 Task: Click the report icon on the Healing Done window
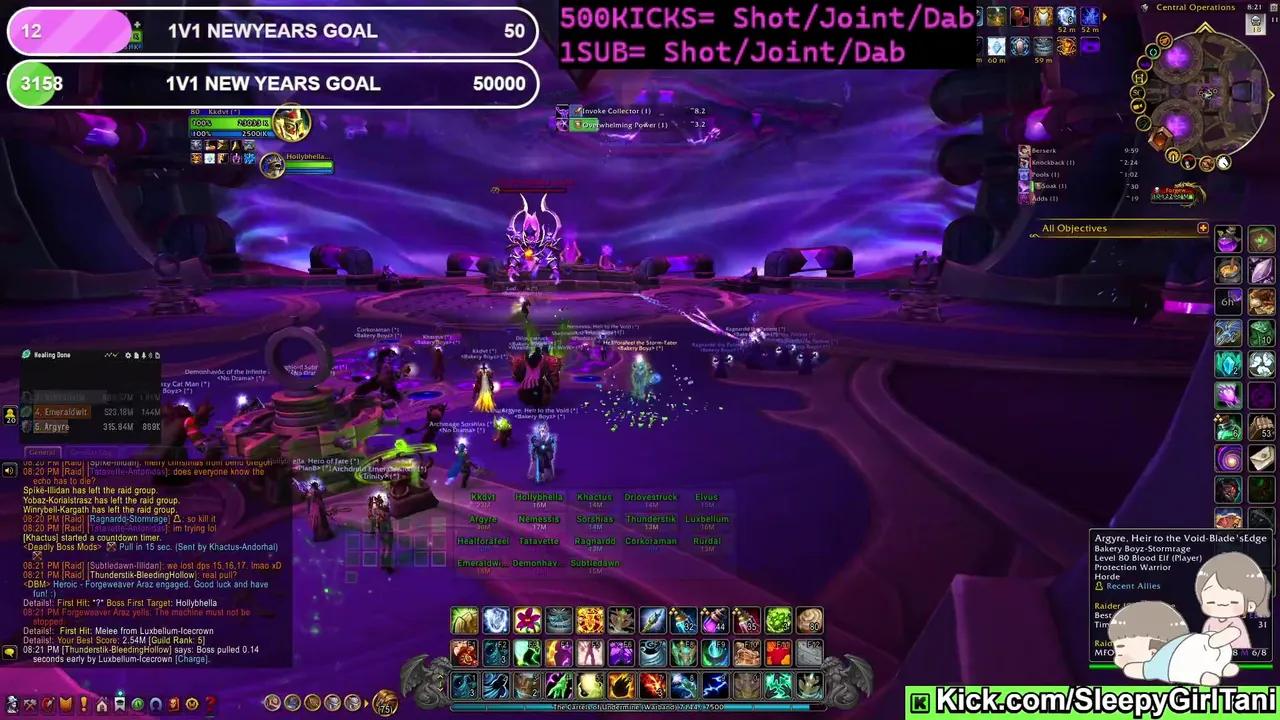click(x=136, y=355)
